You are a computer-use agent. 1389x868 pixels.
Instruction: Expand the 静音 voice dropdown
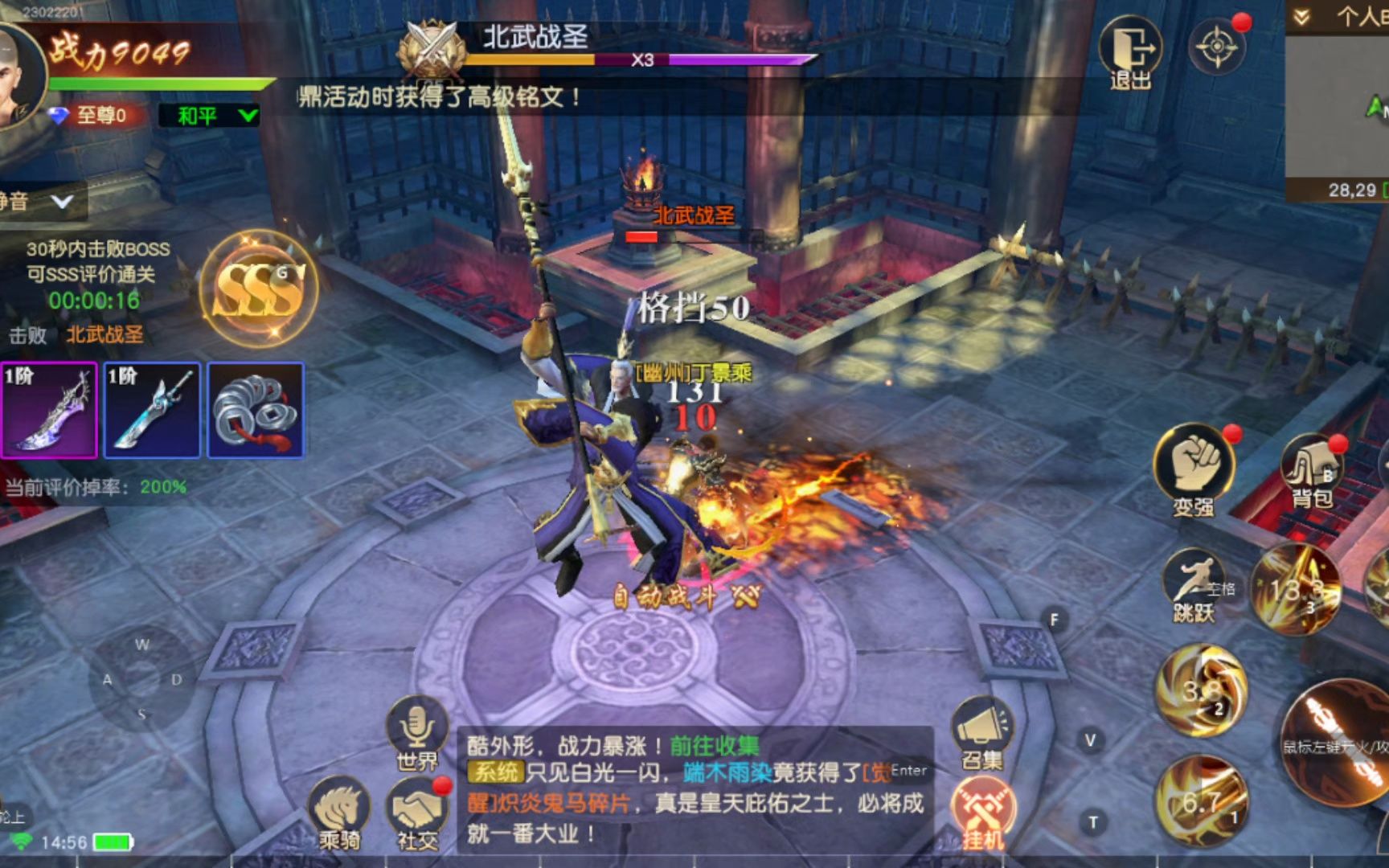(x=40, y=201)
